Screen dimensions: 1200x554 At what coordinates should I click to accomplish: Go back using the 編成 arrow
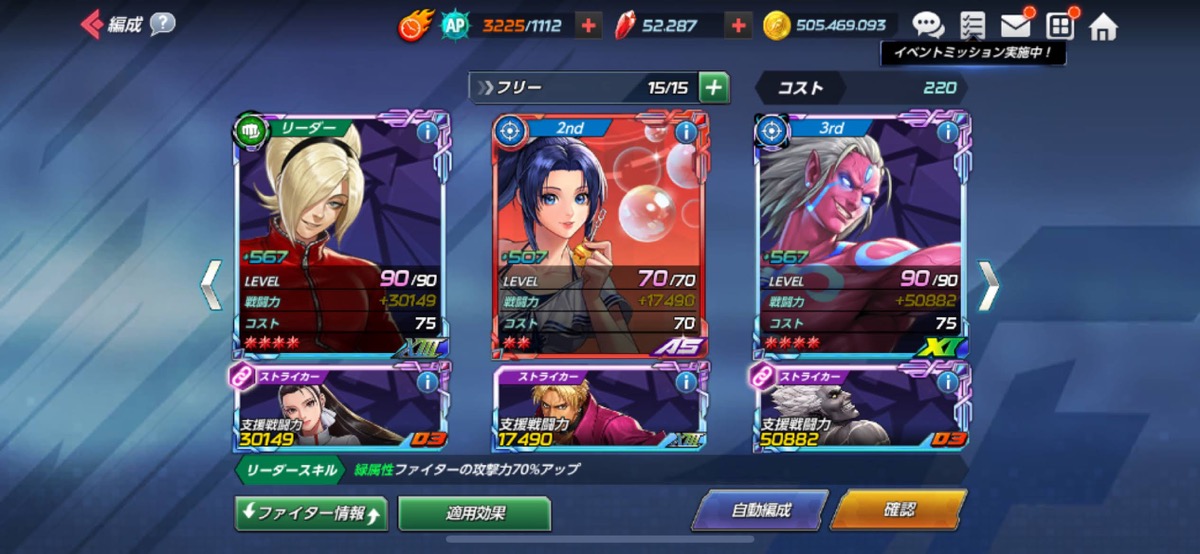(x=93, y=25)
